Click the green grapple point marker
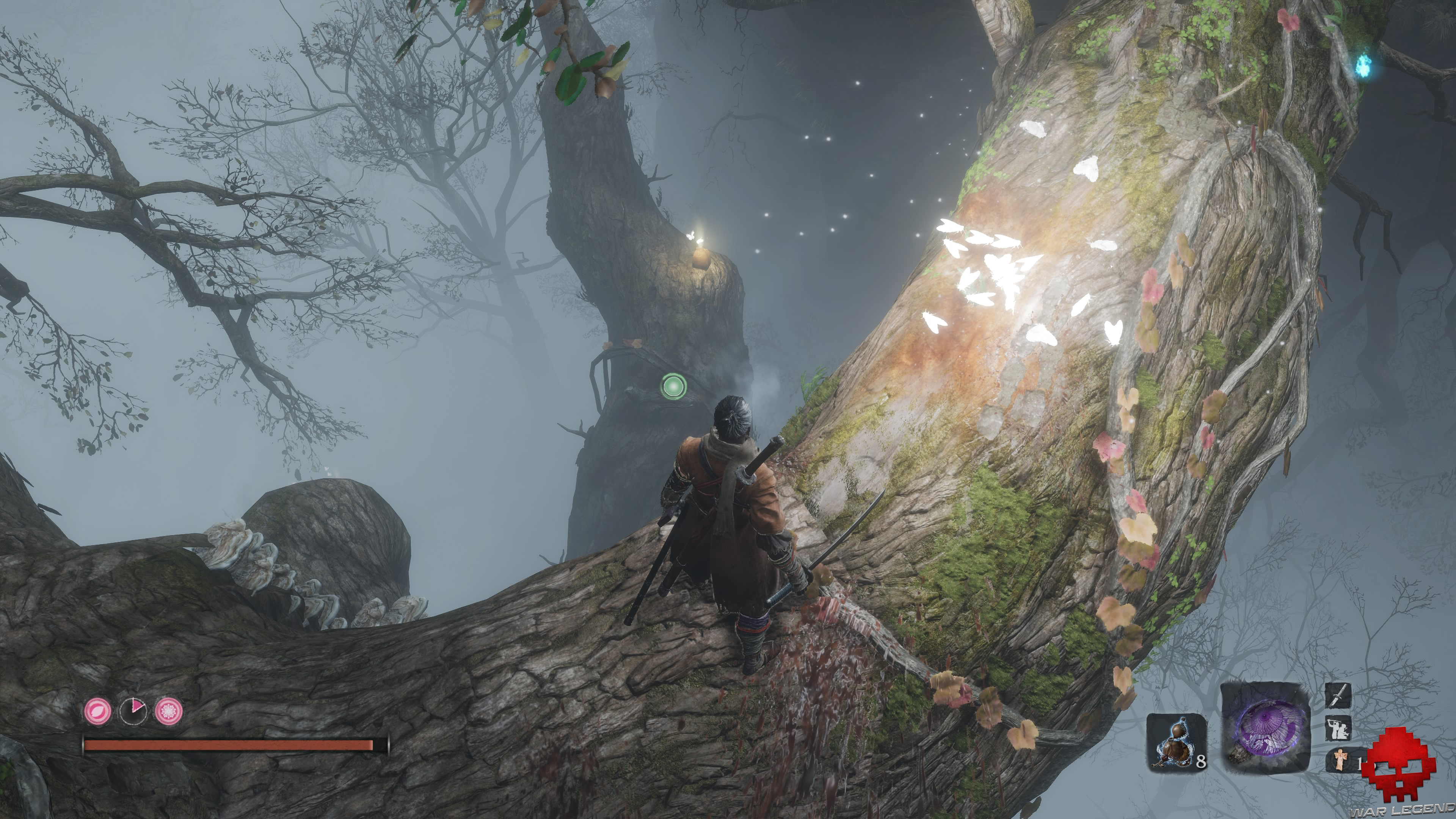 click(673, 387)
